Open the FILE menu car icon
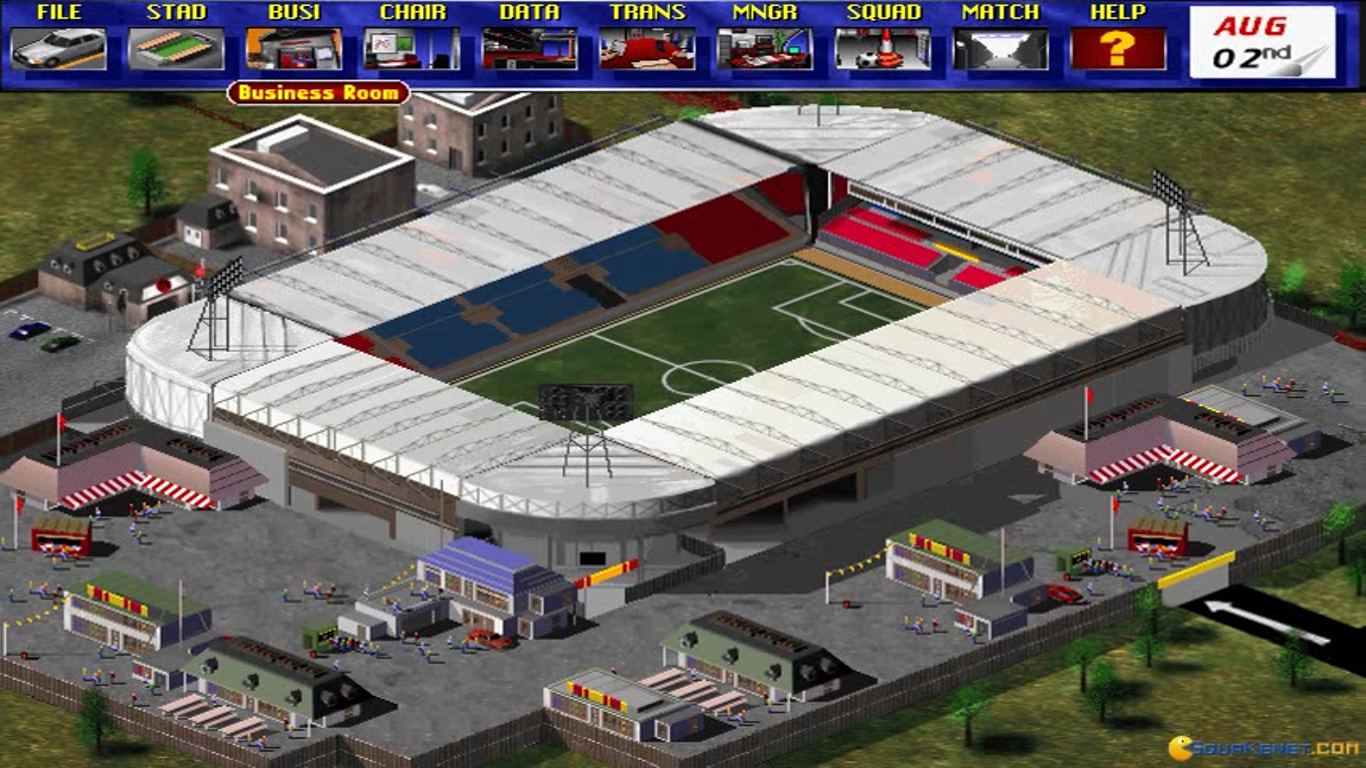1366x768 pixels. click(59, 48)
